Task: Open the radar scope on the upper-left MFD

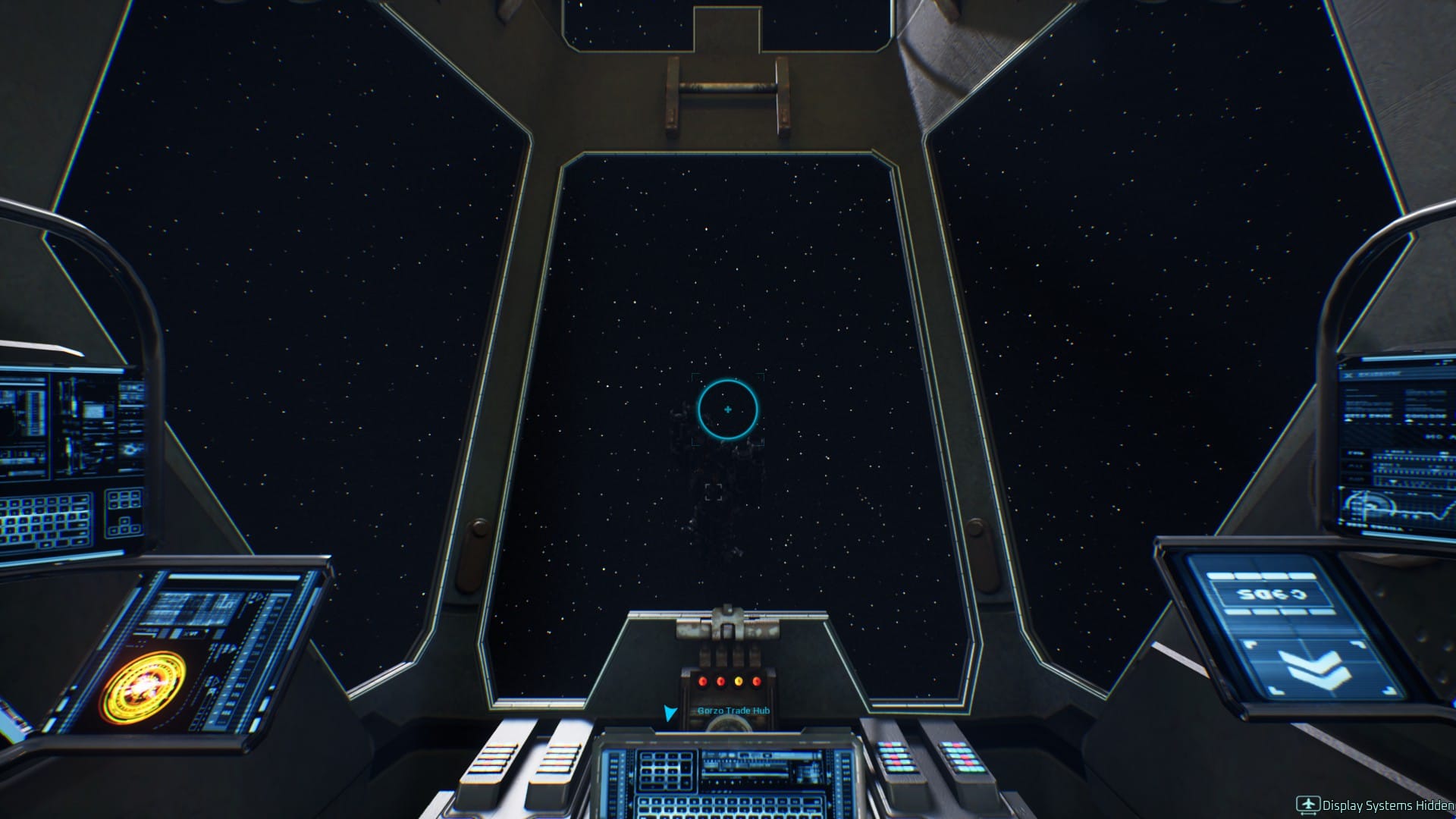Action: tap(130, 449)
